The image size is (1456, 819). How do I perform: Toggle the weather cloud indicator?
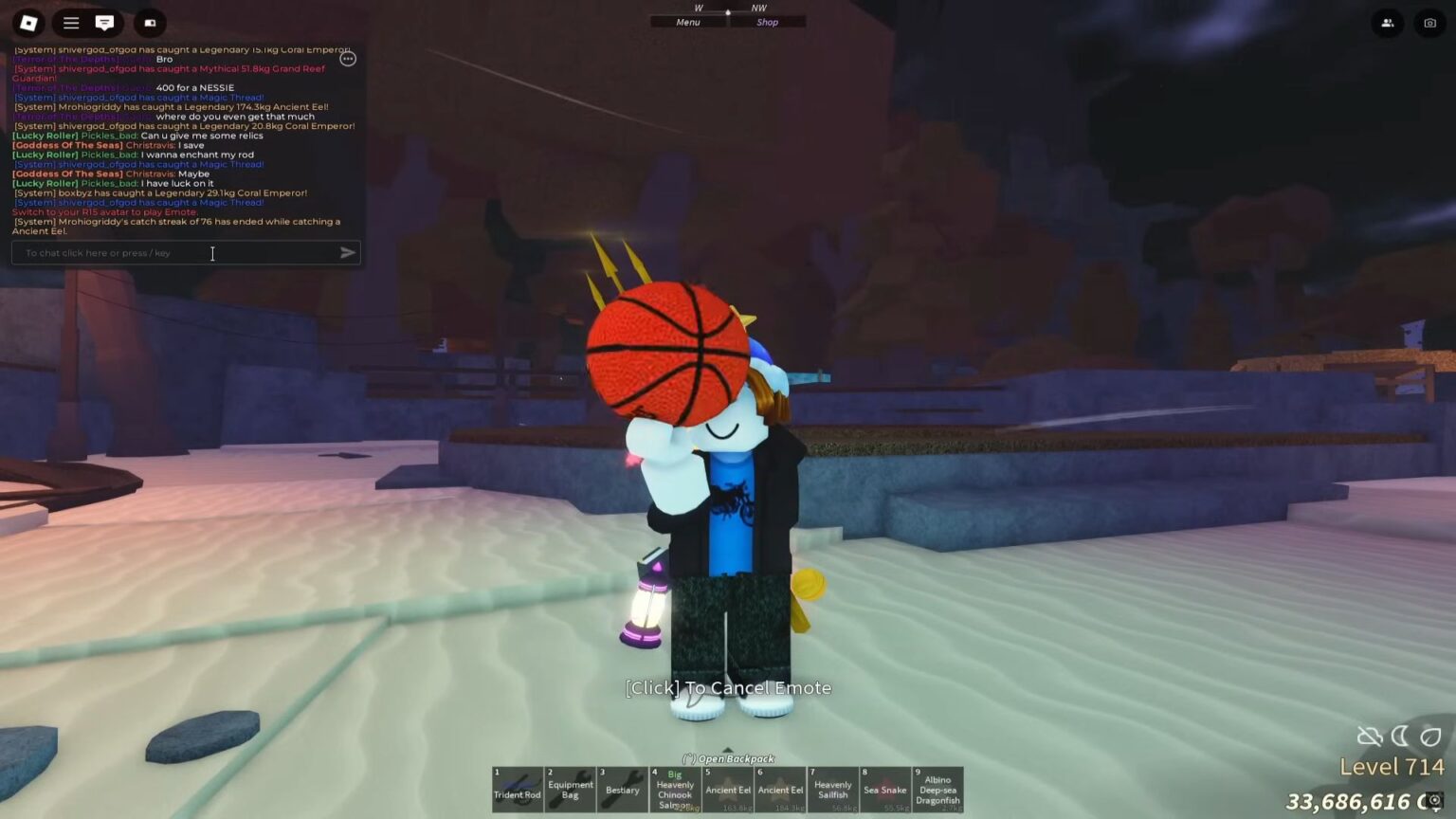pos(1369,736)
